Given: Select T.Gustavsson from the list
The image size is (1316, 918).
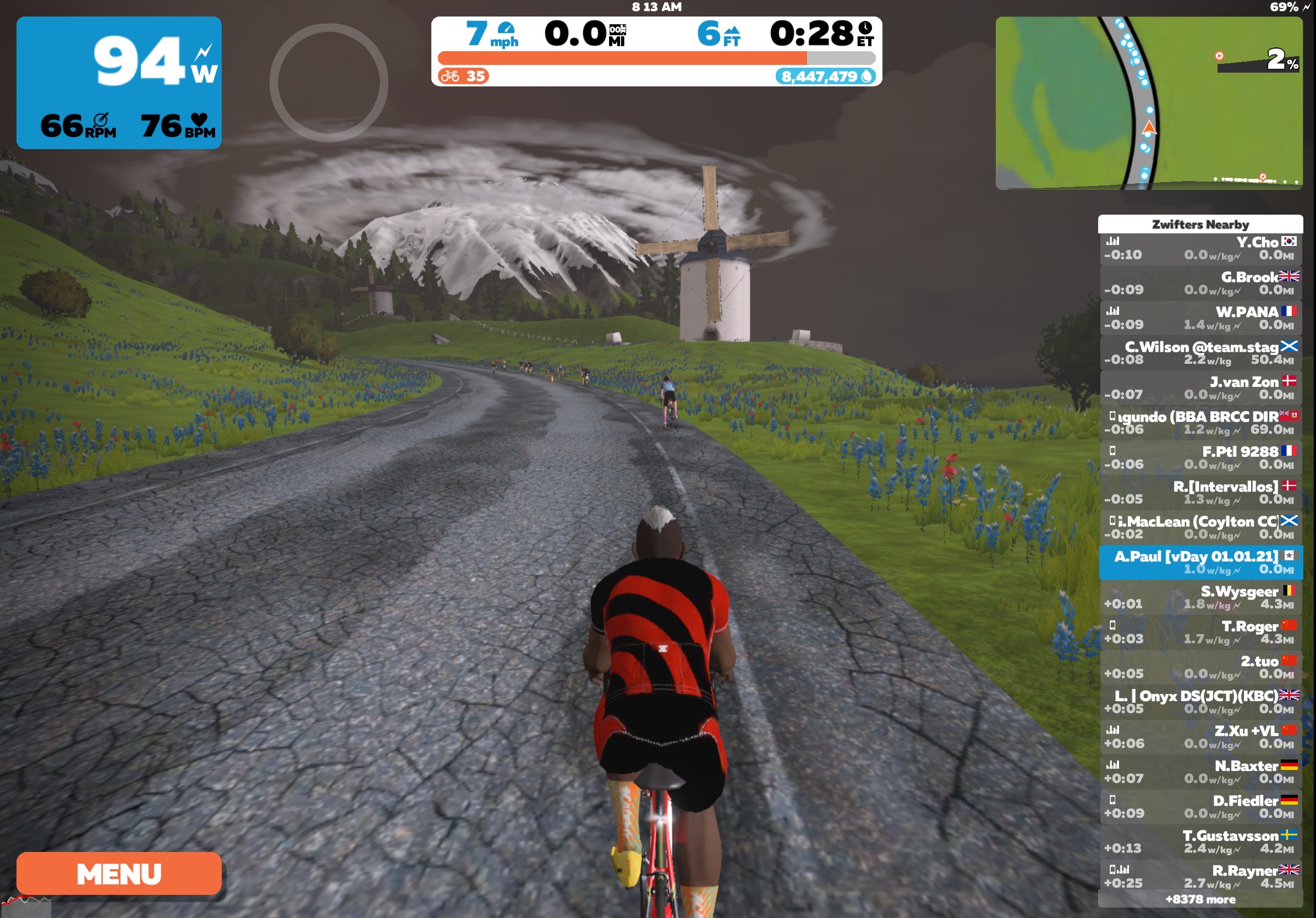Looking at the screenshot, I should click(1200, 841).
